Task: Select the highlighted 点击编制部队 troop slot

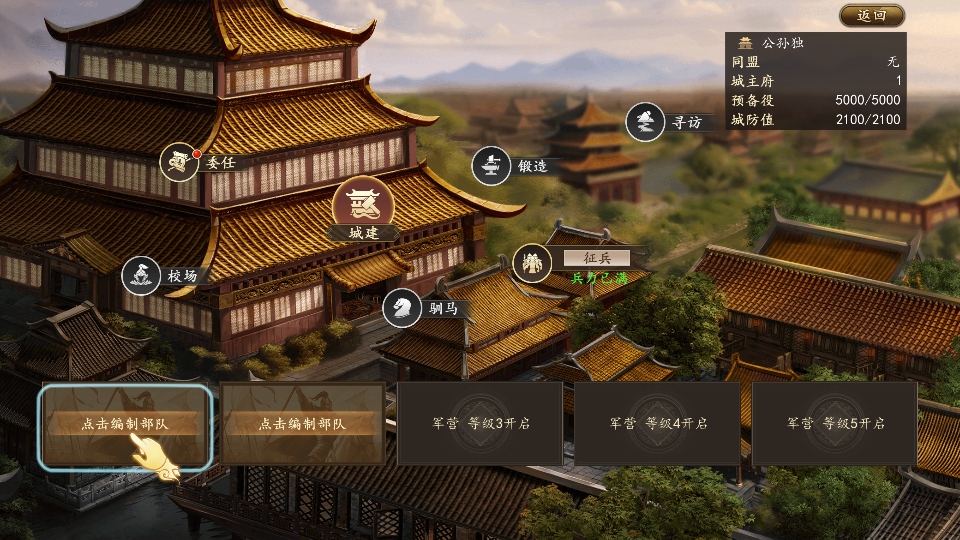Action: click(125, 424)
